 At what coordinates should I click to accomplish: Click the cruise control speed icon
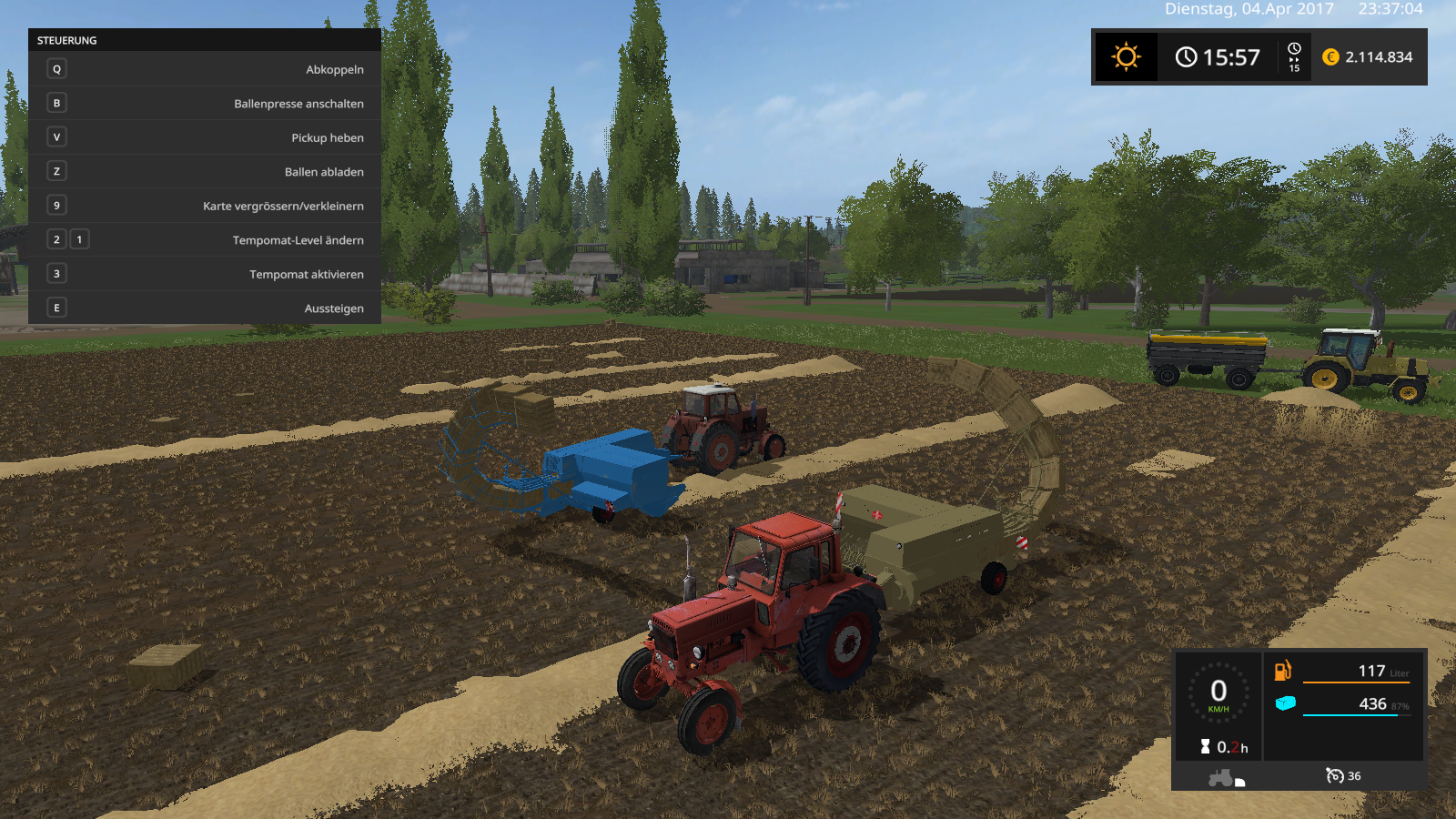1335,775
